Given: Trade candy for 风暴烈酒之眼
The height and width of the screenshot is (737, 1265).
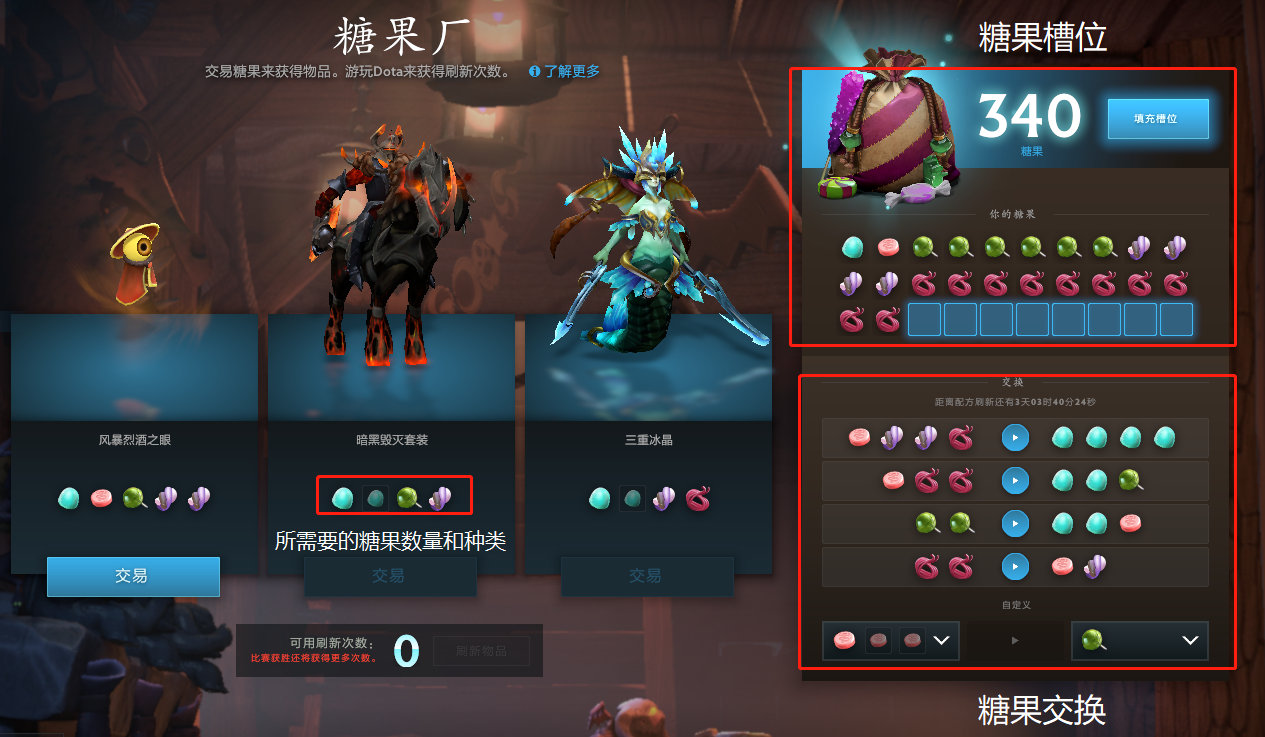Looking at the screenshot, I should point(133,576).
